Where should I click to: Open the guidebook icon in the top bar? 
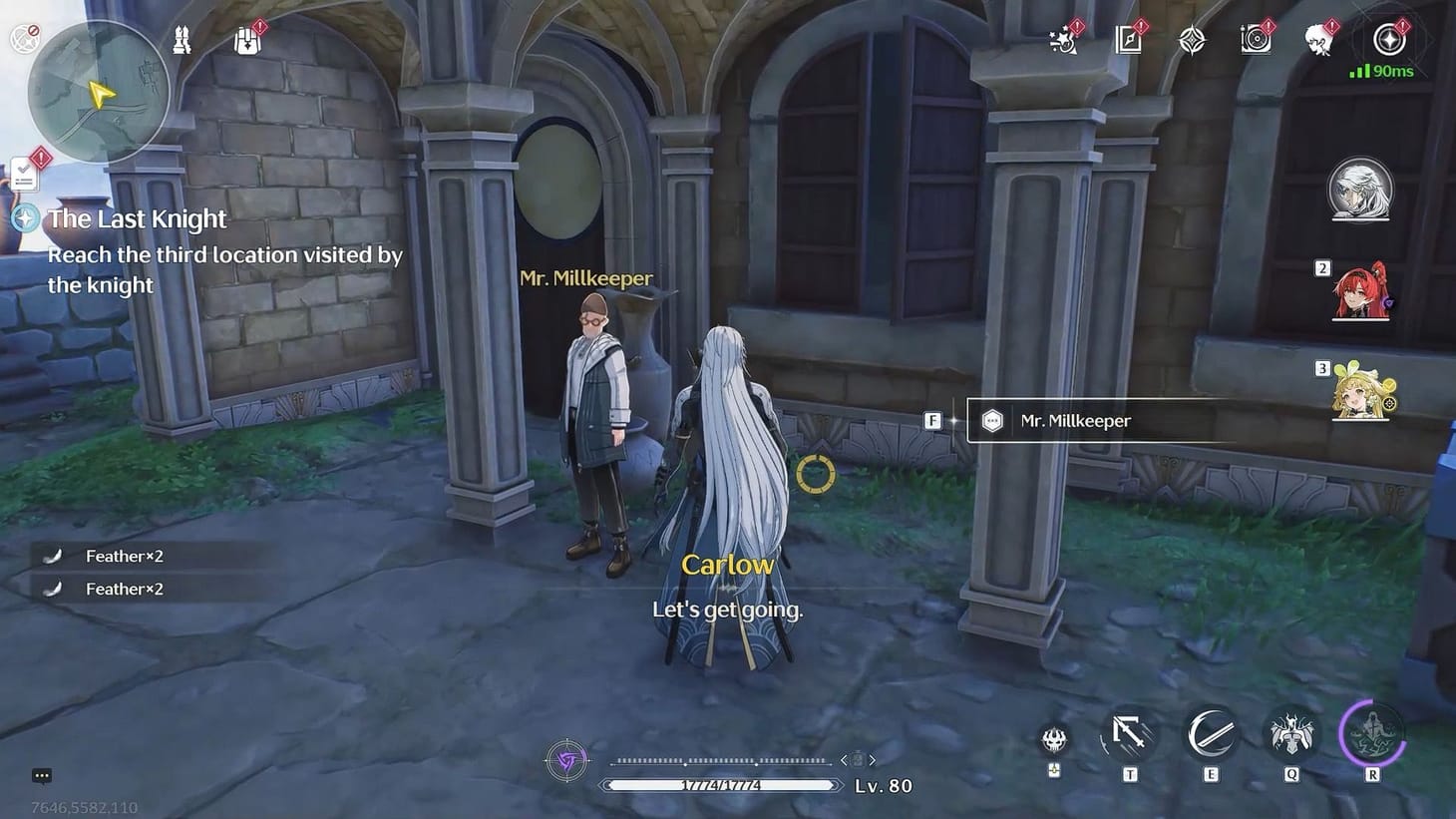click(1127, 38)
